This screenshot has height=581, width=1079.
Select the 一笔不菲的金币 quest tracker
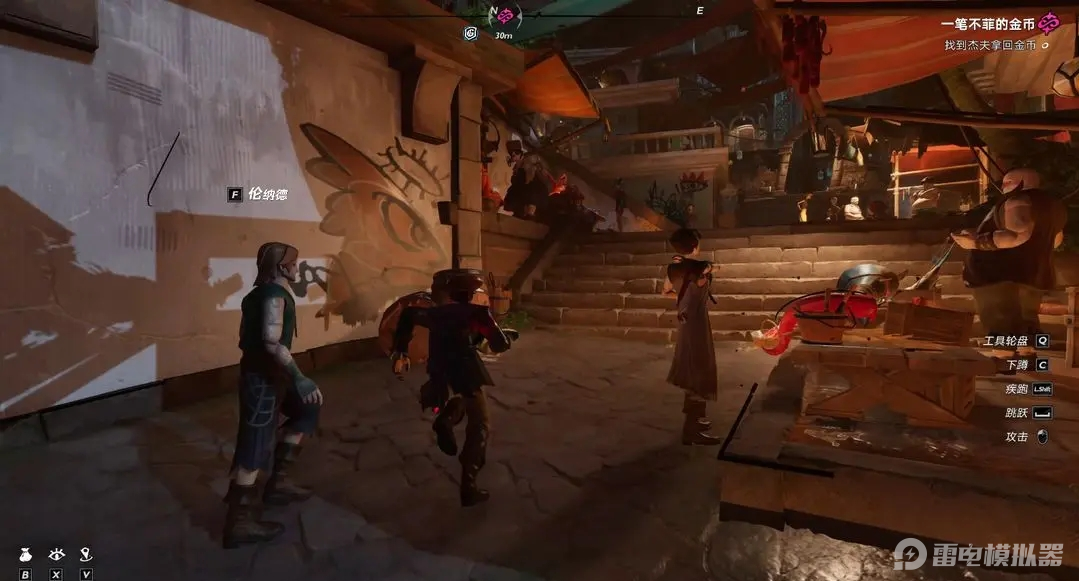pos(988,22)
